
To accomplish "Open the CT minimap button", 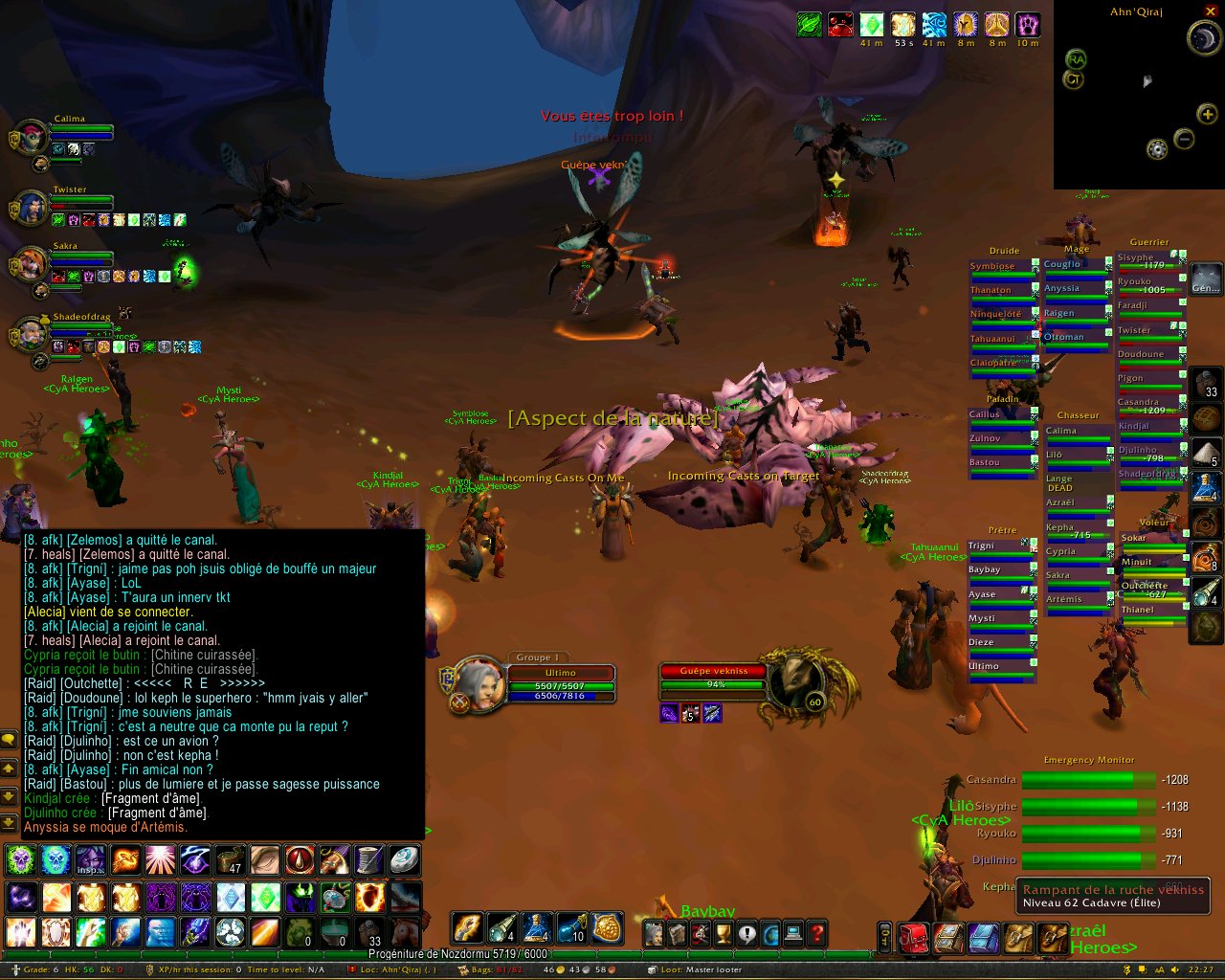I will (x=1074, y=80).
